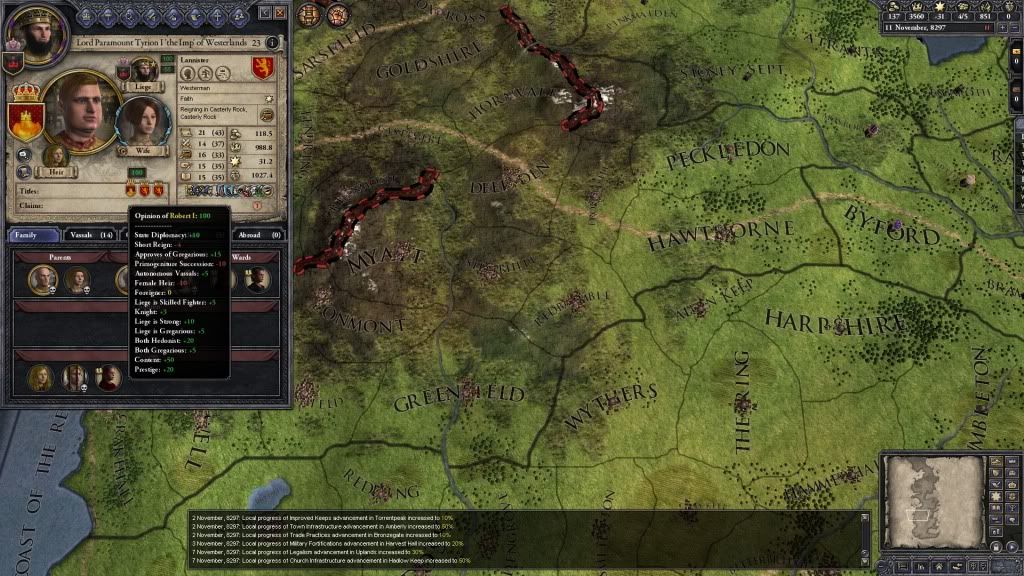The image size is (1024, 576).
Task: Select the Wife portrait
Action: point(142,123)
